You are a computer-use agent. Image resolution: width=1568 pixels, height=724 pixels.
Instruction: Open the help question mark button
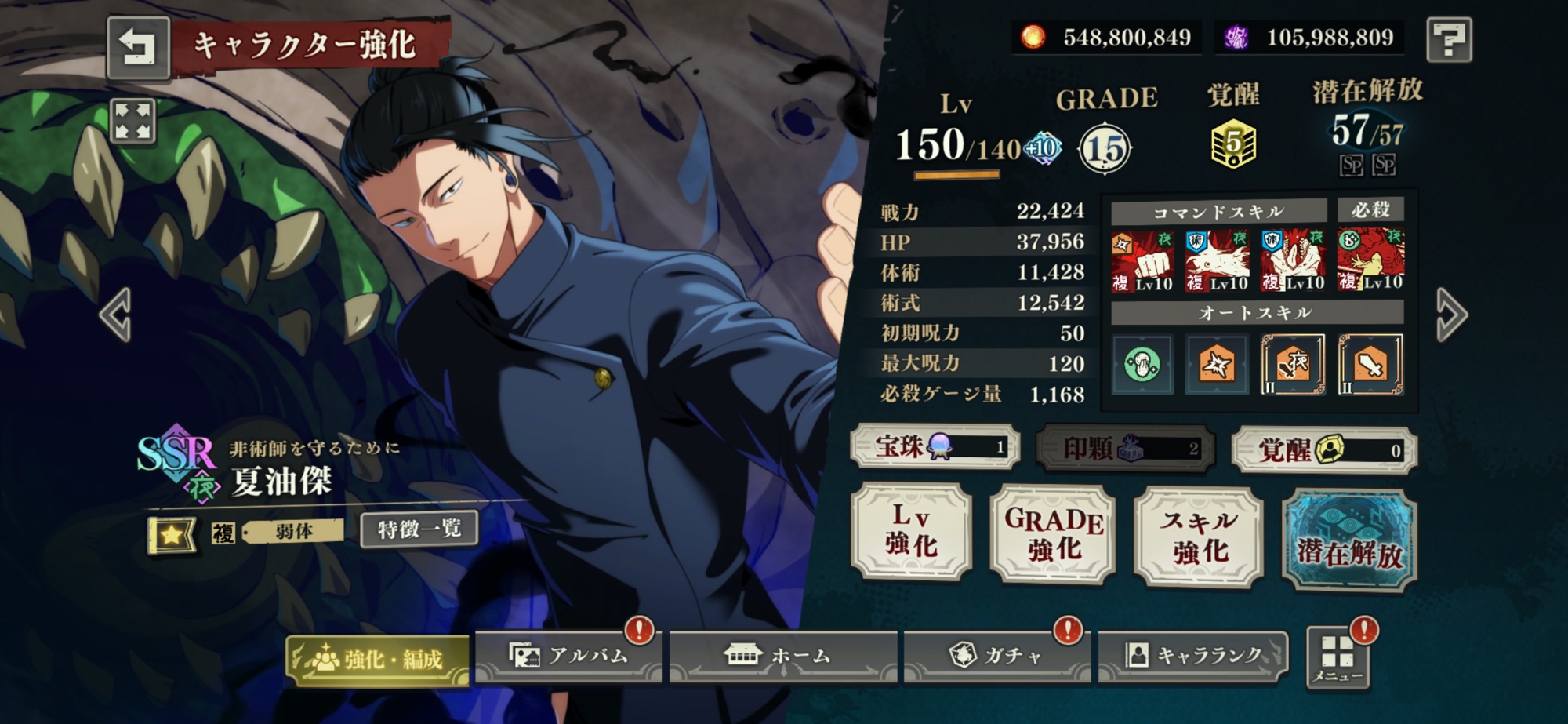pyautogui.click(x=1448, y=39)
